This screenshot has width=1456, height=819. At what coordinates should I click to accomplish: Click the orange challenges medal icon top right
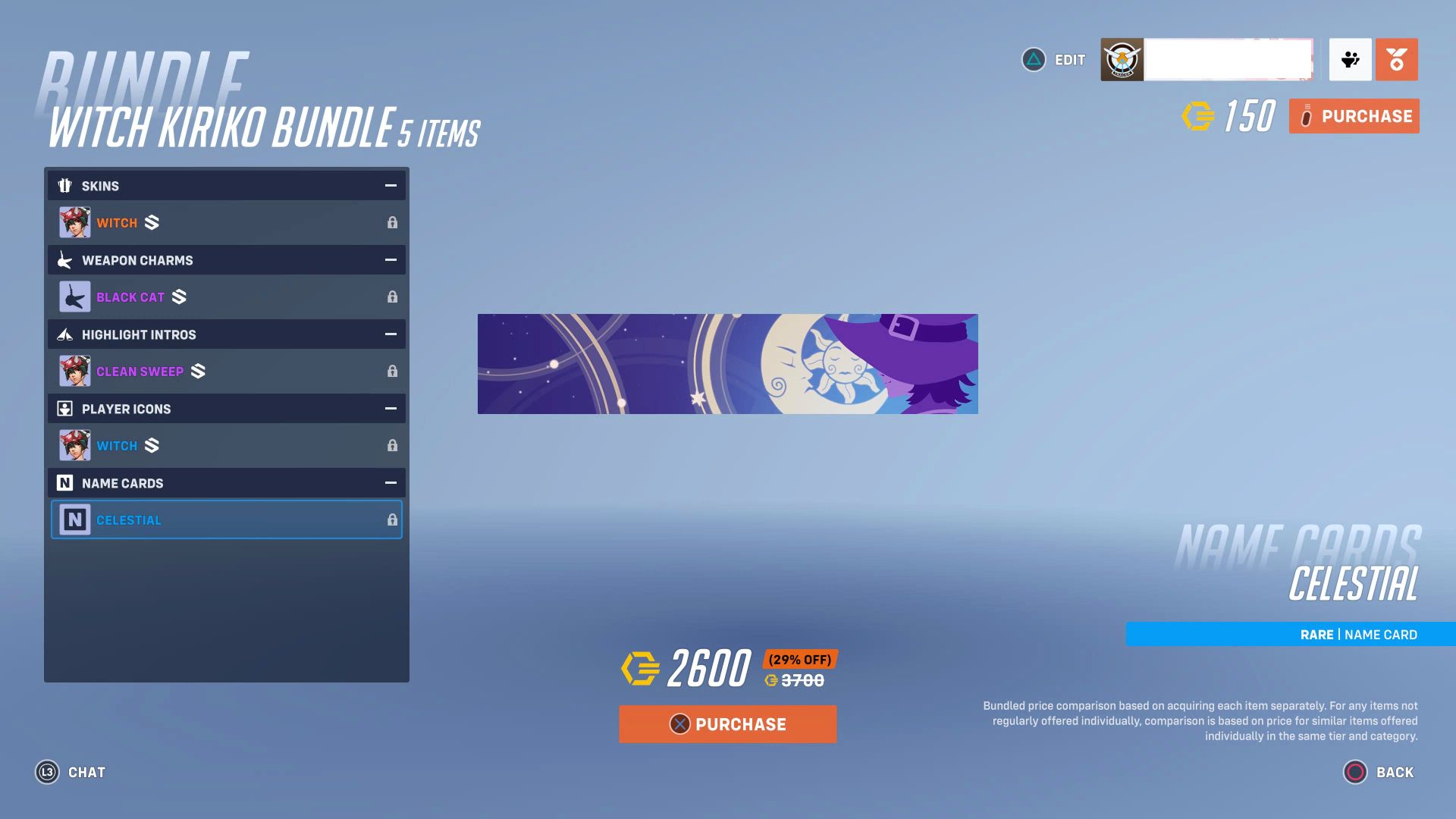(x=1398, y=60)
